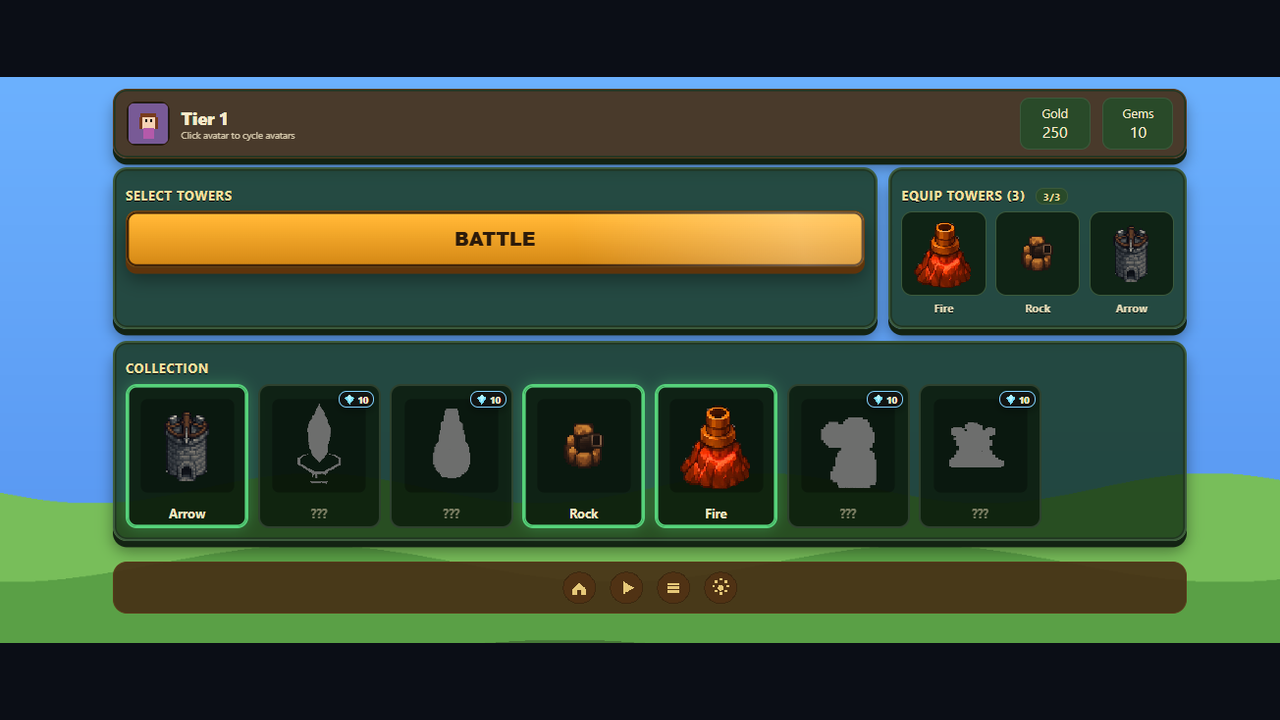Click the home icon in bottom bar
Image resolution: width=1280 pixels, height=720 pixels.
[x=579, y=588]
